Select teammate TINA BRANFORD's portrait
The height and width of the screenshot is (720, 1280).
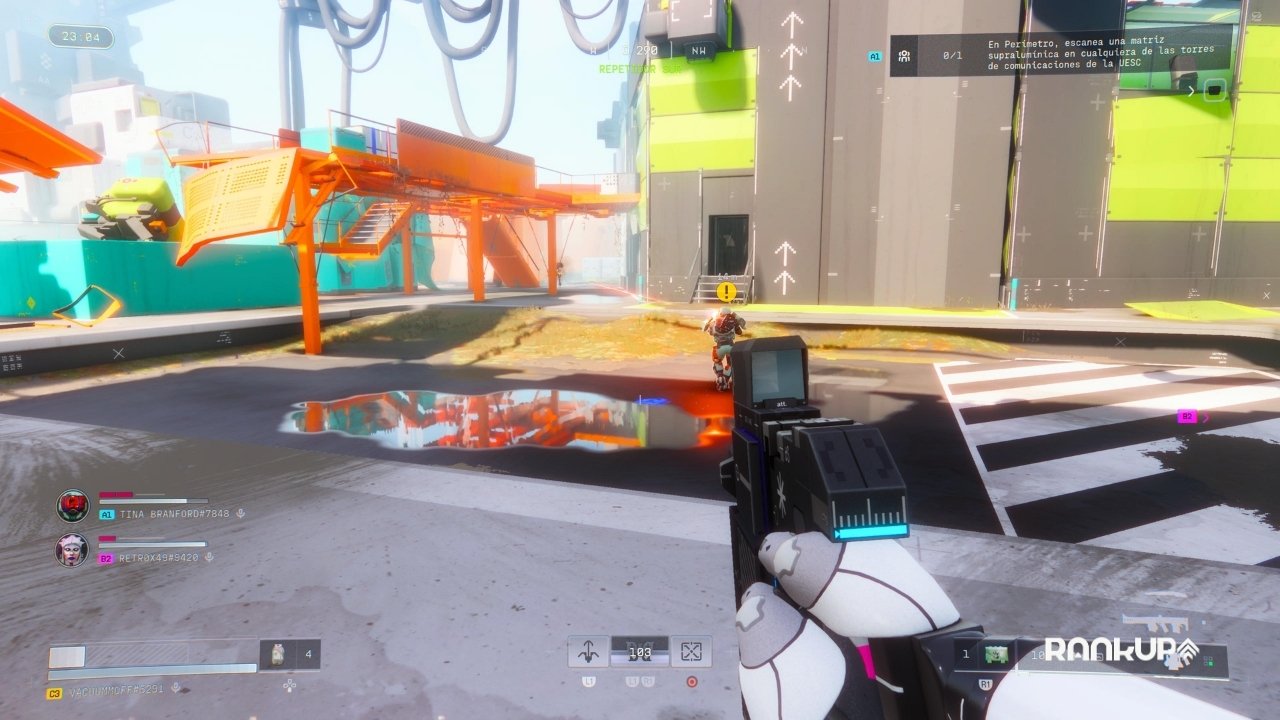(x=72, y=506)
